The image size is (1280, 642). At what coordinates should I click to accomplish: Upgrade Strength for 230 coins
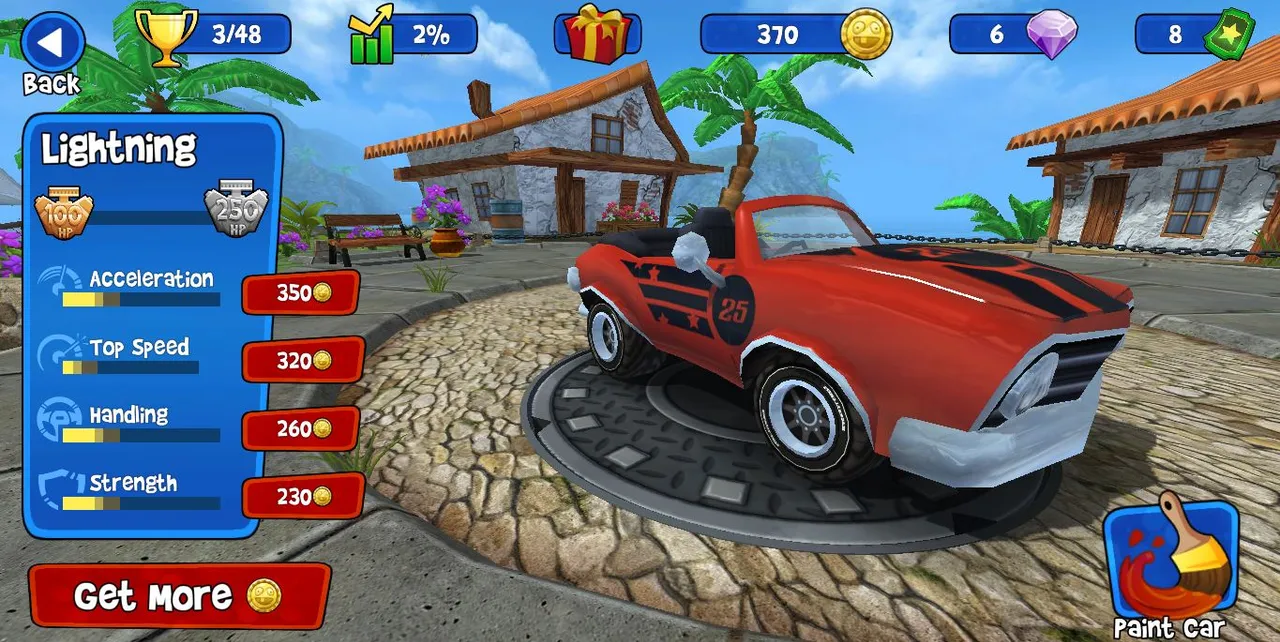[x=302, y=496]
